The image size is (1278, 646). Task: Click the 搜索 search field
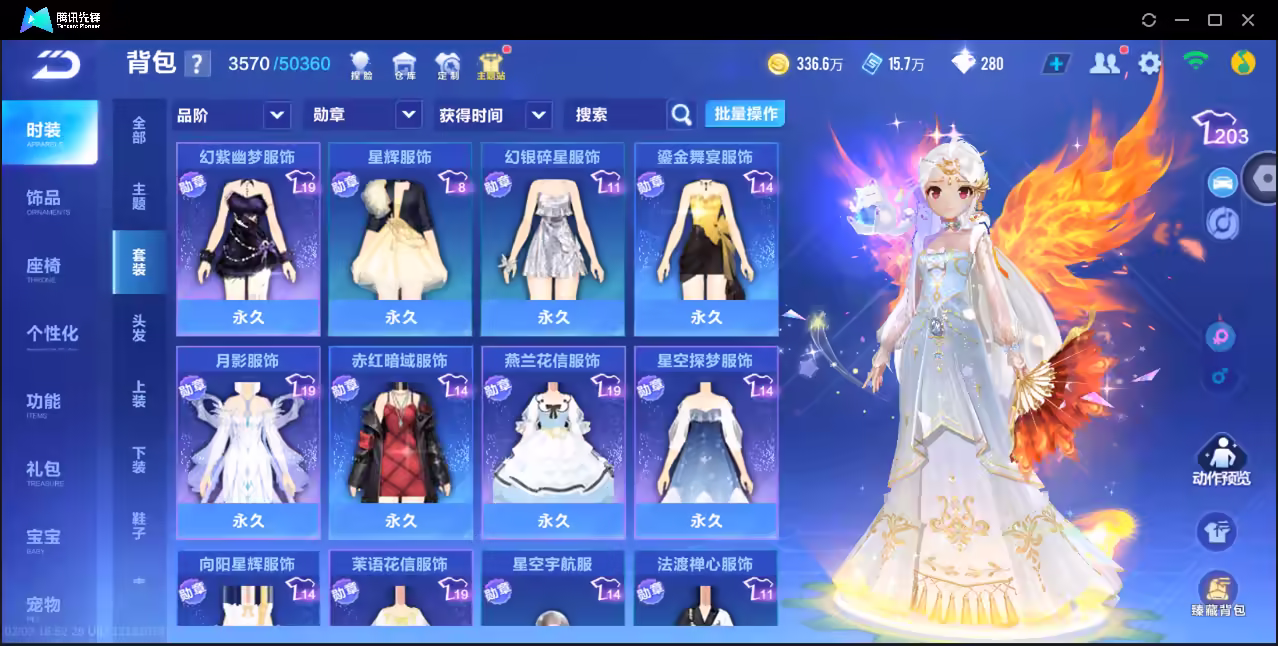[615, 115]
